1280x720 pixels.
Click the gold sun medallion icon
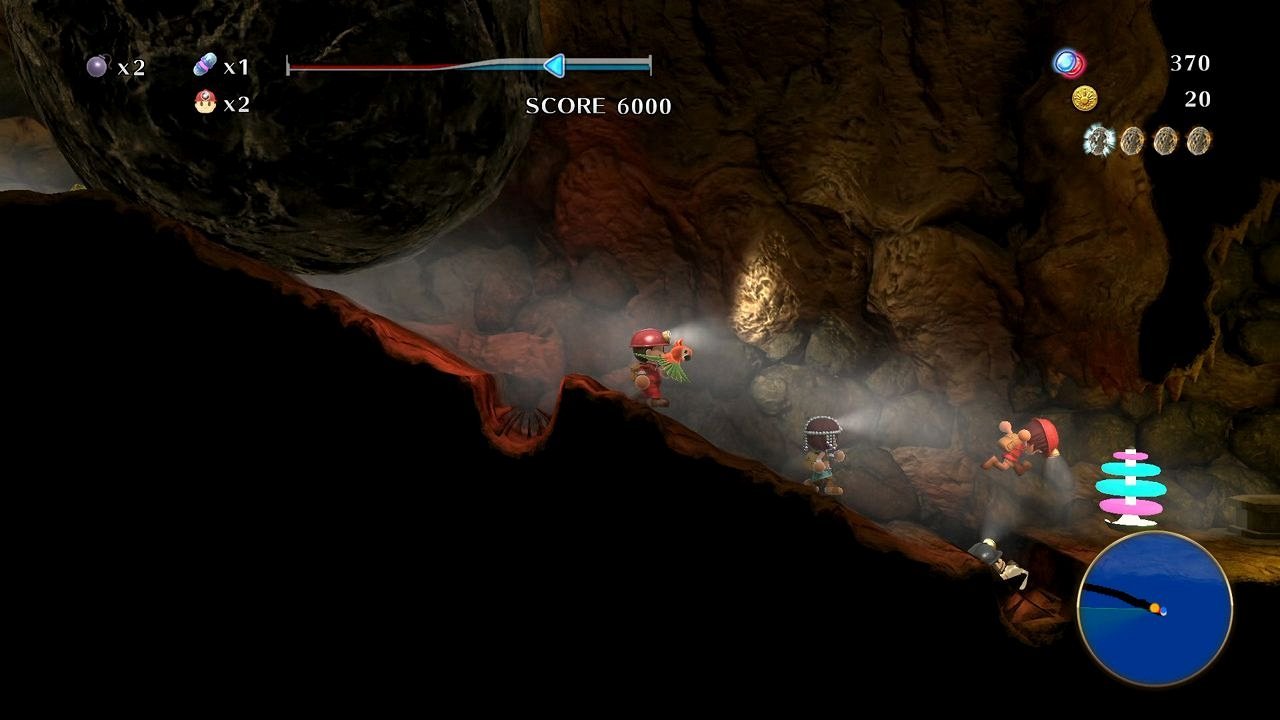(x=1087, y=99)
